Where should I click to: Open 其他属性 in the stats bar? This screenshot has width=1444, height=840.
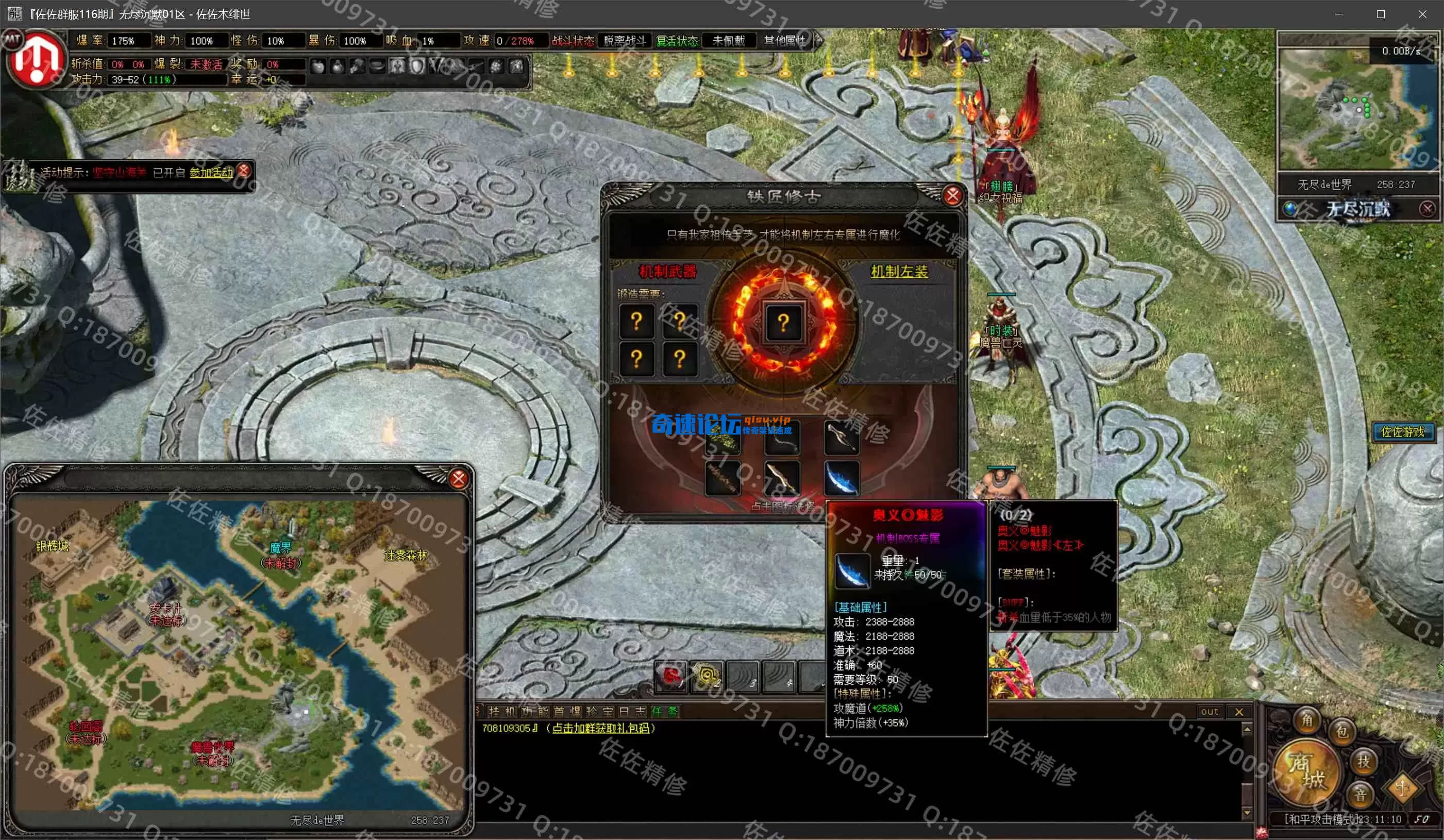785,41
